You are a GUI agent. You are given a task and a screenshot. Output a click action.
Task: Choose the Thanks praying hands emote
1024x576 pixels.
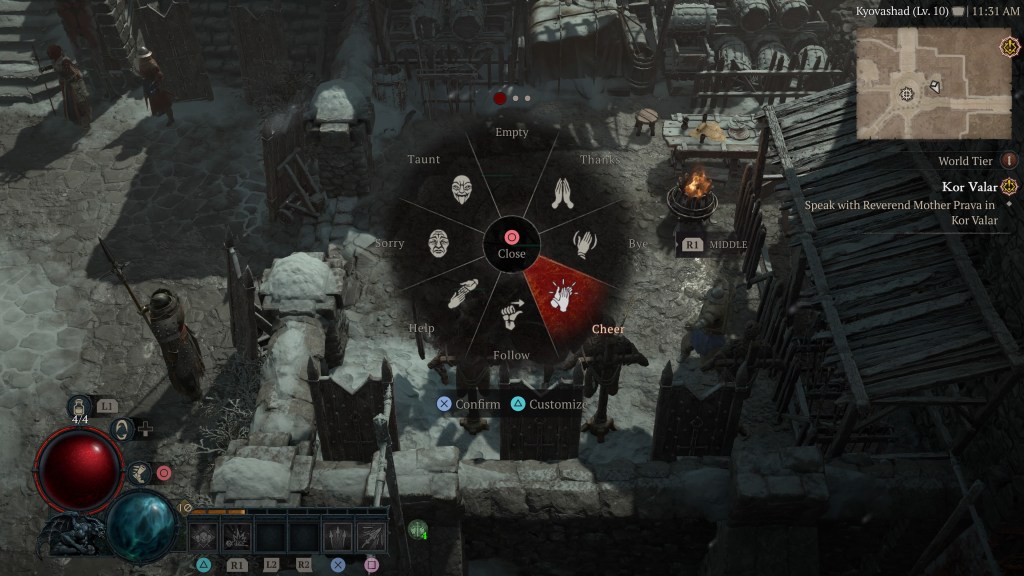(x=563, y=192)
